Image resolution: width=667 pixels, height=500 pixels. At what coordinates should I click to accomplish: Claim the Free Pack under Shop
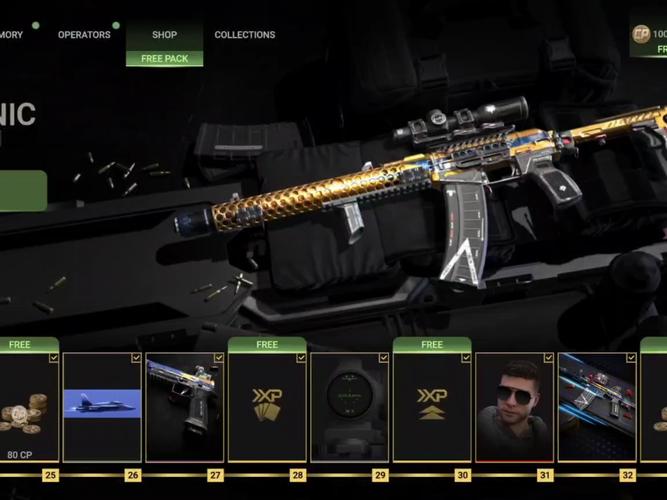coord(164,59)
